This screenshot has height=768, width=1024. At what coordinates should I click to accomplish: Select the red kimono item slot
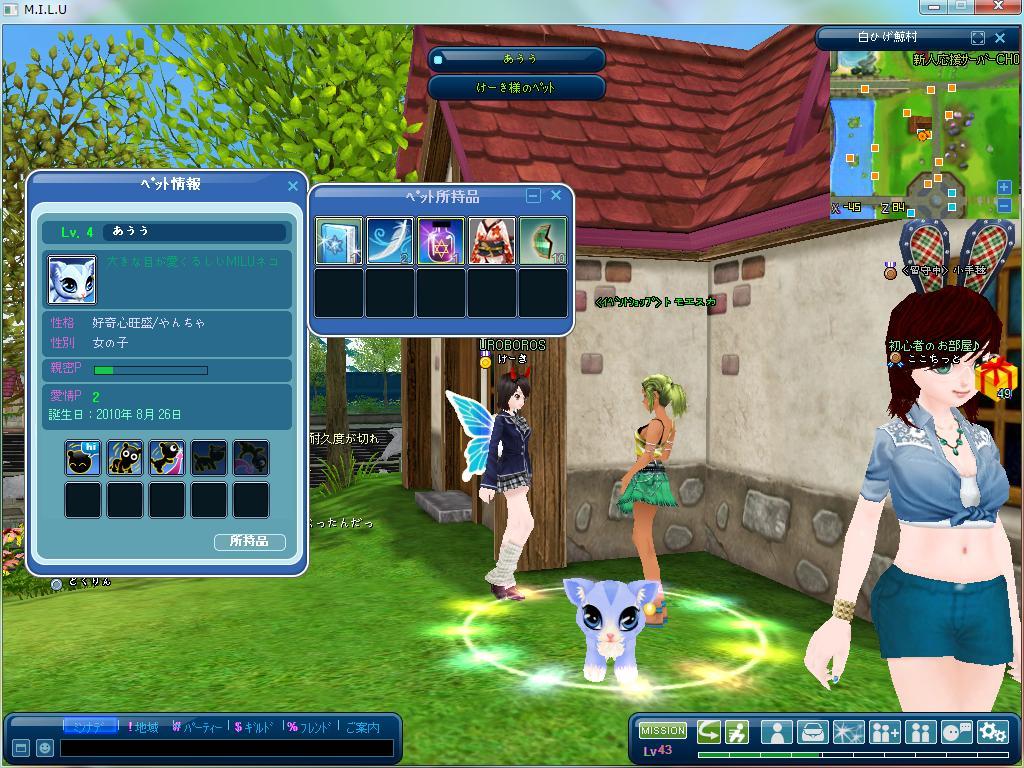(492, 242)
